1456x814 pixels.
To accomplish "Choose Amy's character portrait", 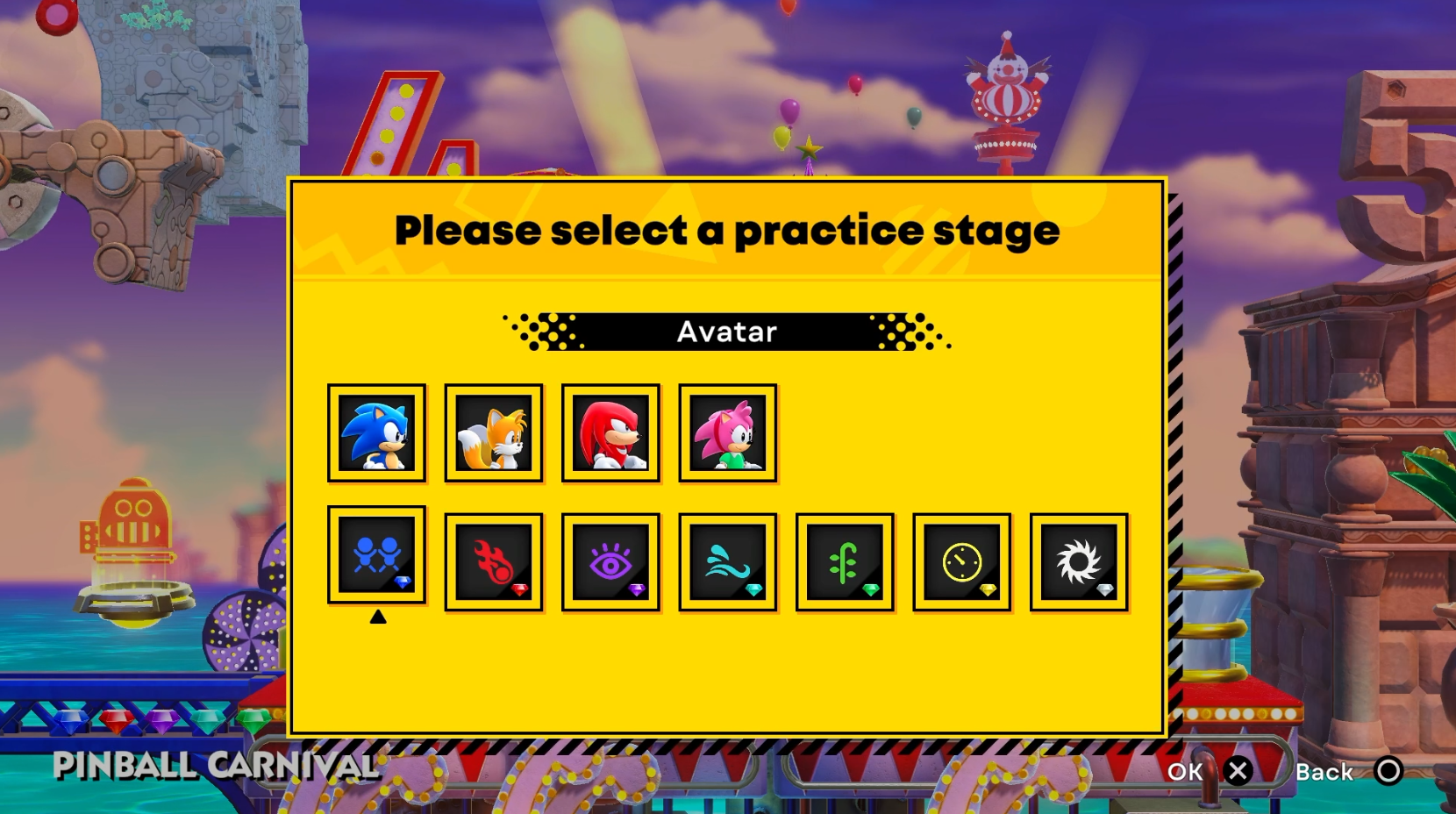I will click(x=727, y=432).
